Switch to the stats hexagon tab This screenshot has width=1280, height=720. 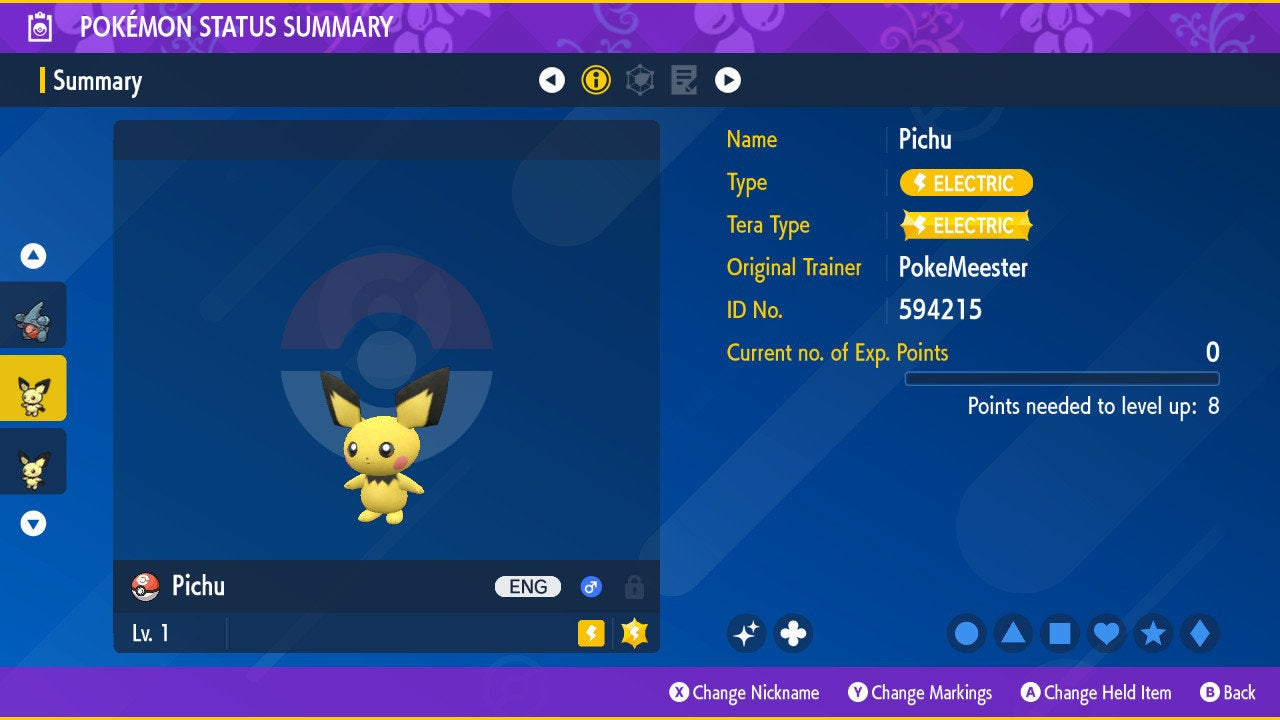click(x=640, y=80)
